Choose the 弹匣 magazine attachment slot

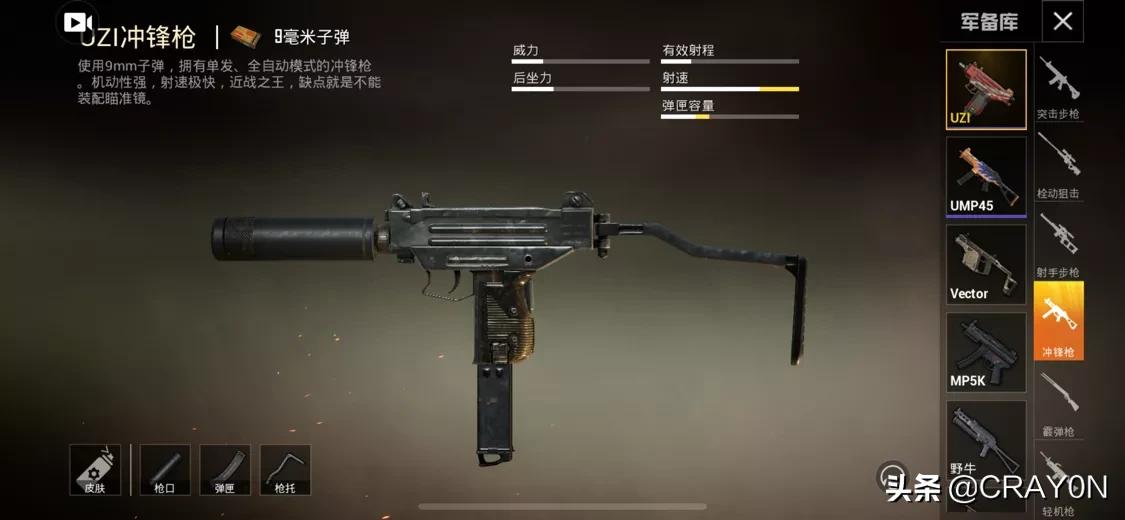[225, 469]
